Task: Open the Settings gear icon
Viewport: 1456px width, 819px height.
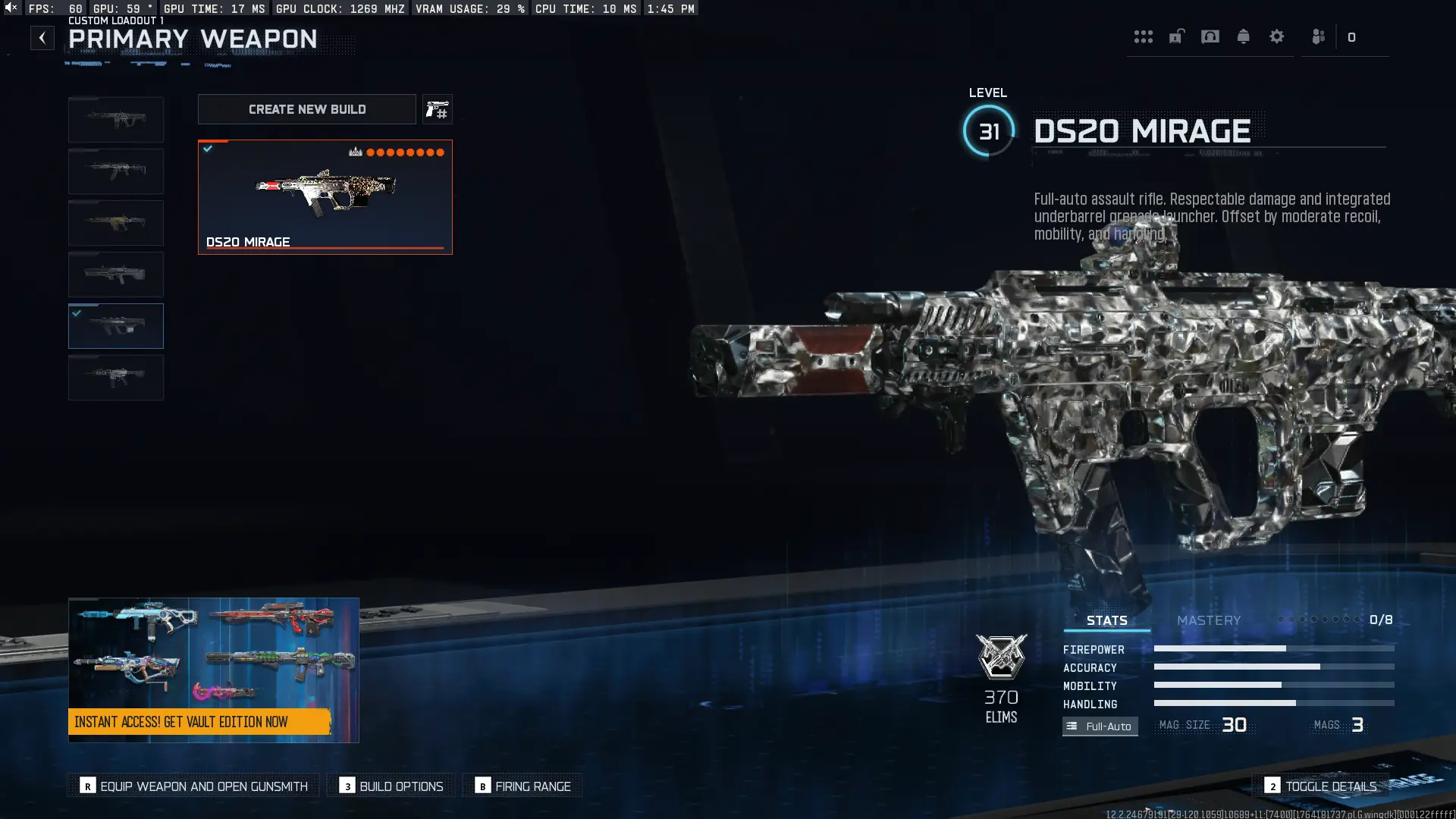Action: tap(1278, 36)
